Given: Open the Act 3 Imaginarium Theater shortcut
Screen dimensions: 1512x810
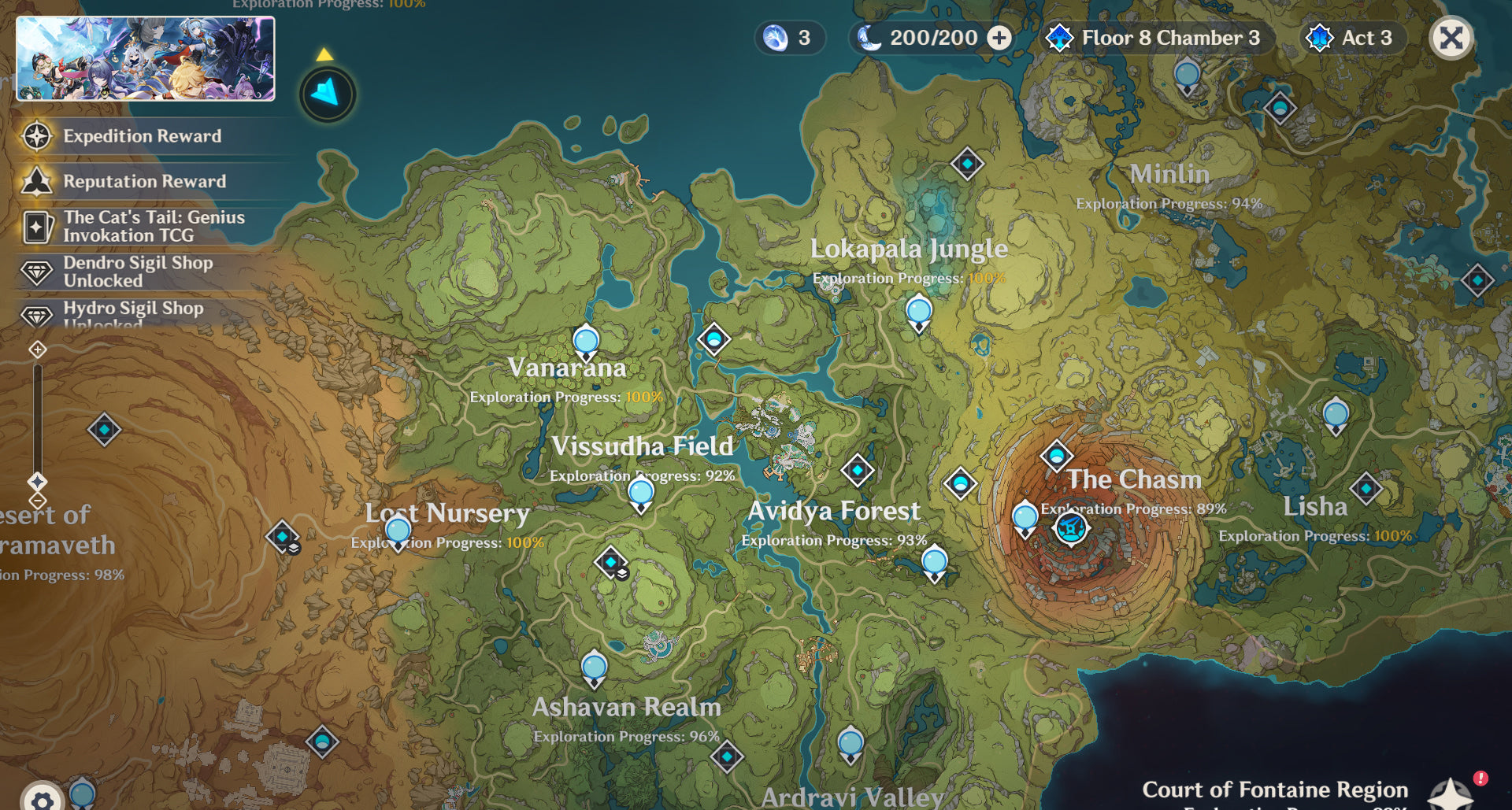Looking at the screenshot, I should point(1354,38).
